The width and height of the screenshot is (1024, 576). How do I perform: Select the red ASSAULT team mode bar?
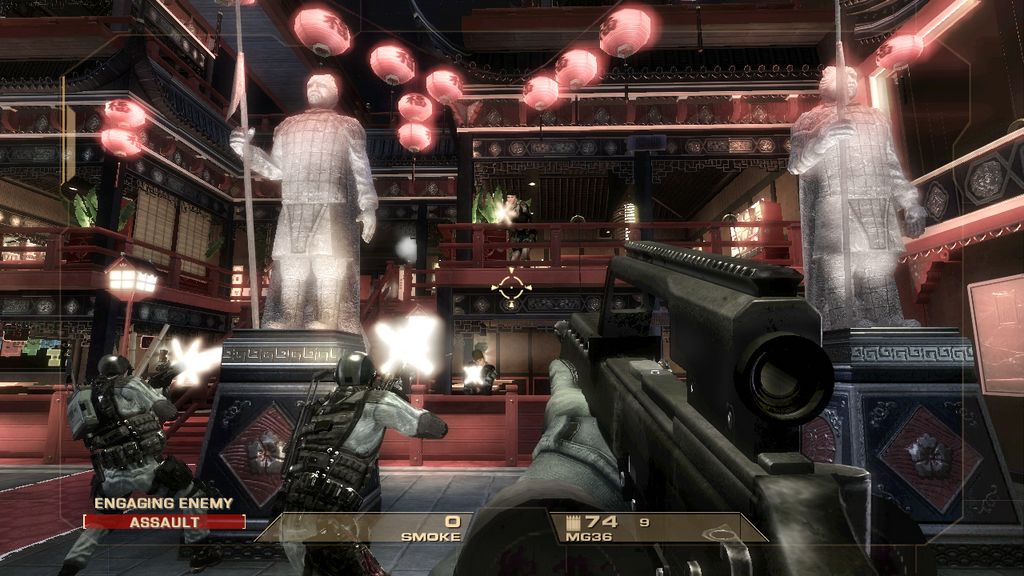(x=164, y=521)
